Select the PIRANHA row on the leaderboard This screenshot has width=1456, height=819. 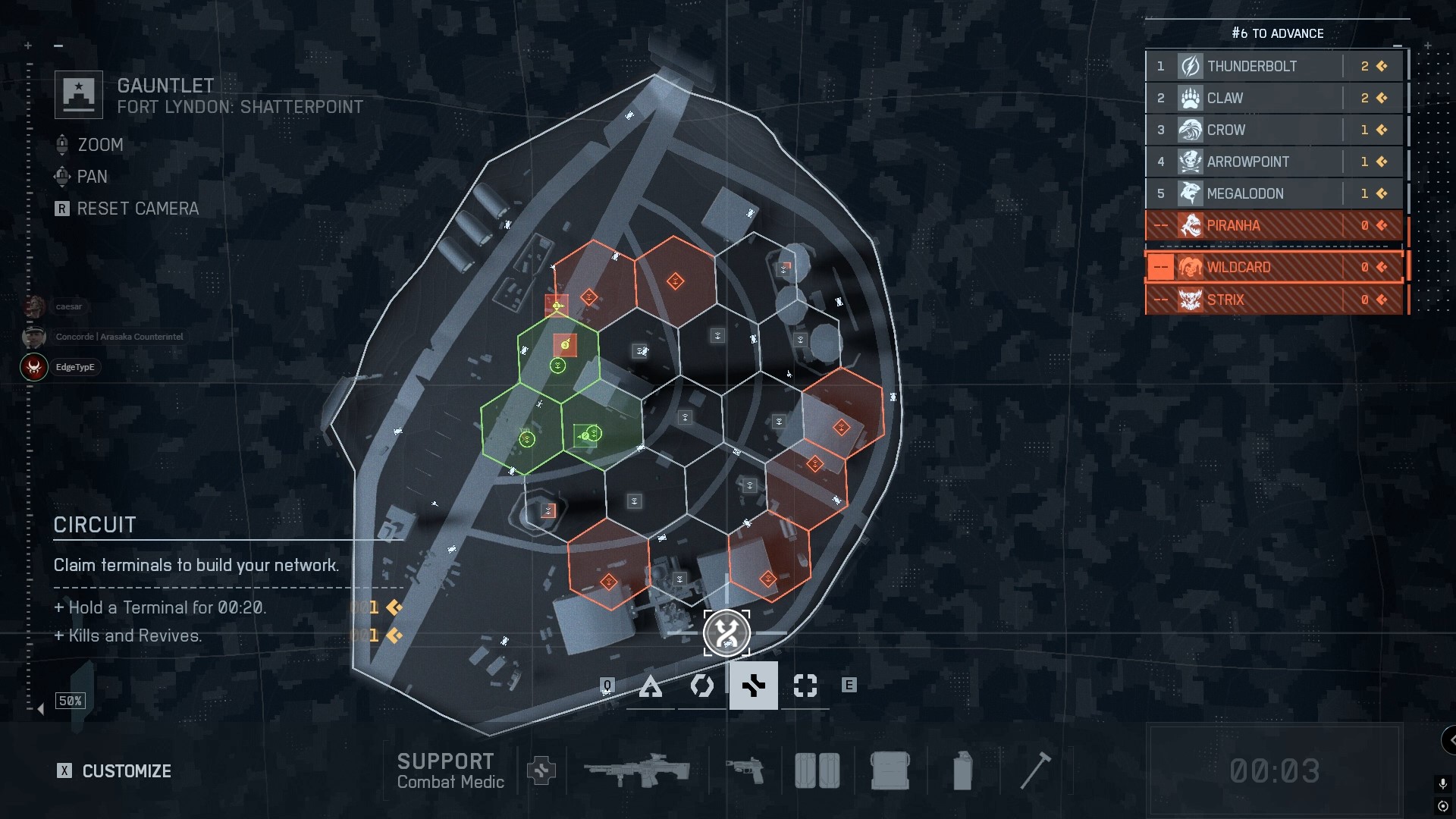(1274, 225)
